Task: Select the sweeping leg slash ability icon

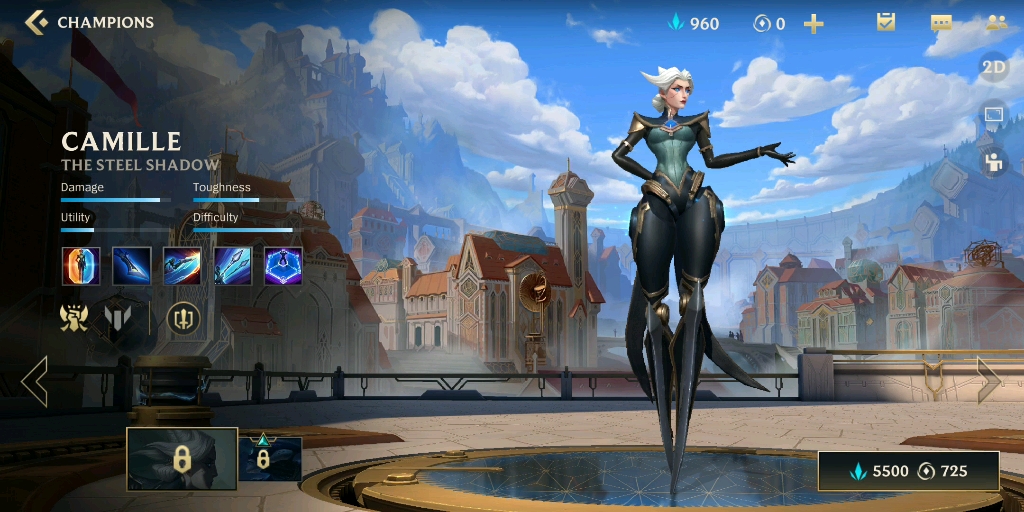Action: coord(182,266)
